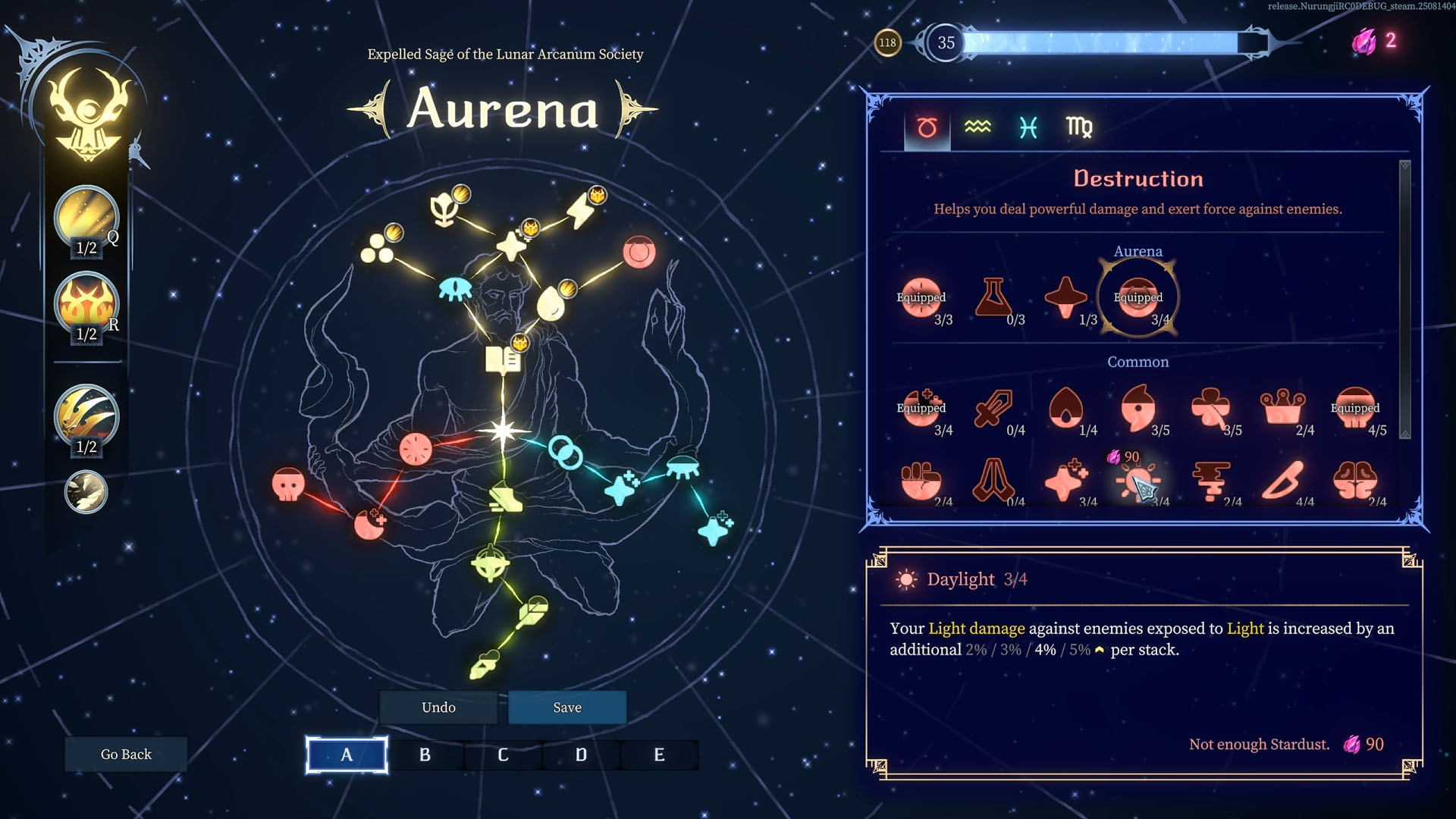
Task: Go Back to the previous screen
Action: pyautogui.click(x=126, y=755)
